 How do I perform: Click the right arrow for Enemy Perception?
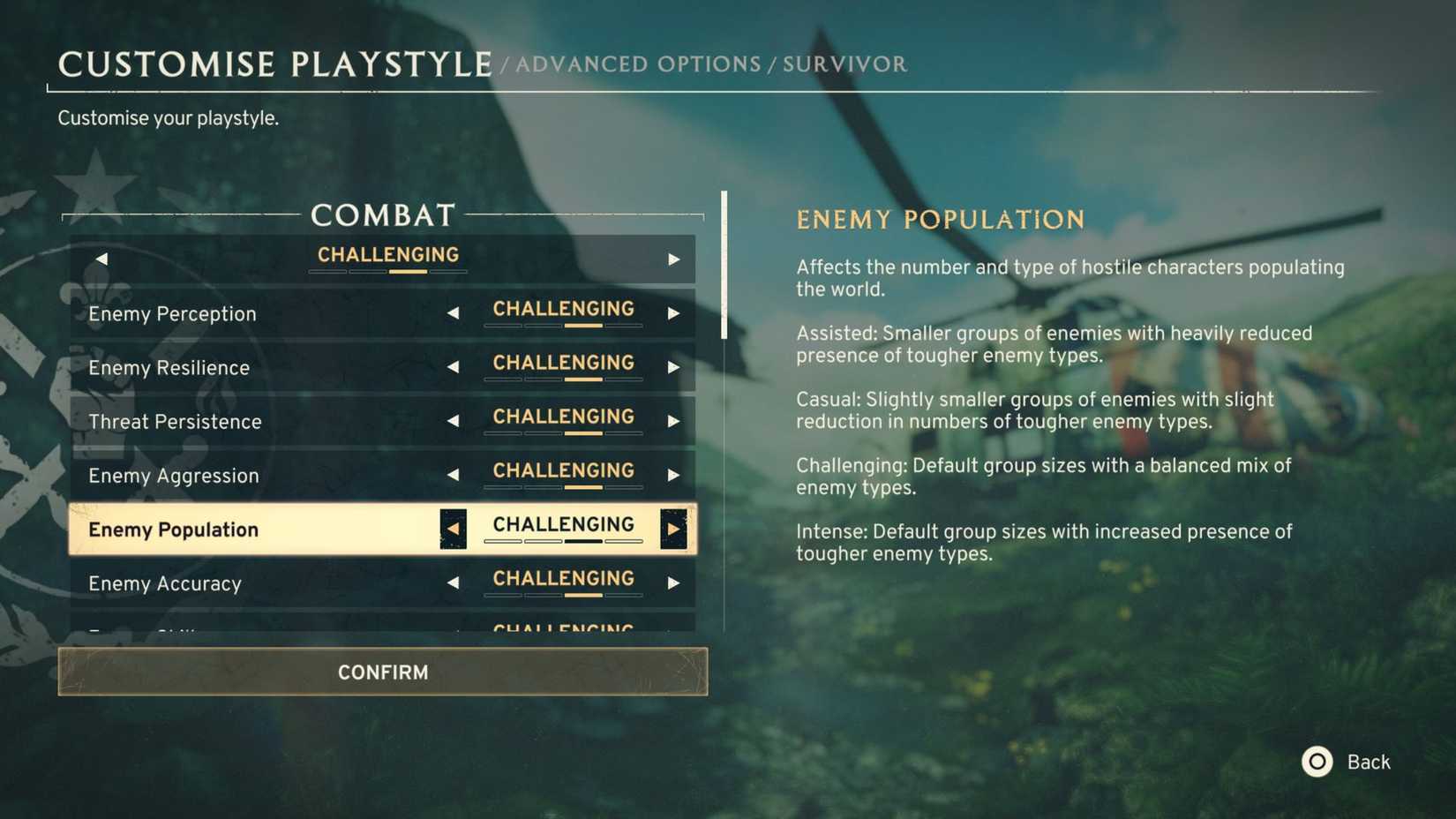tap(674, 313)
